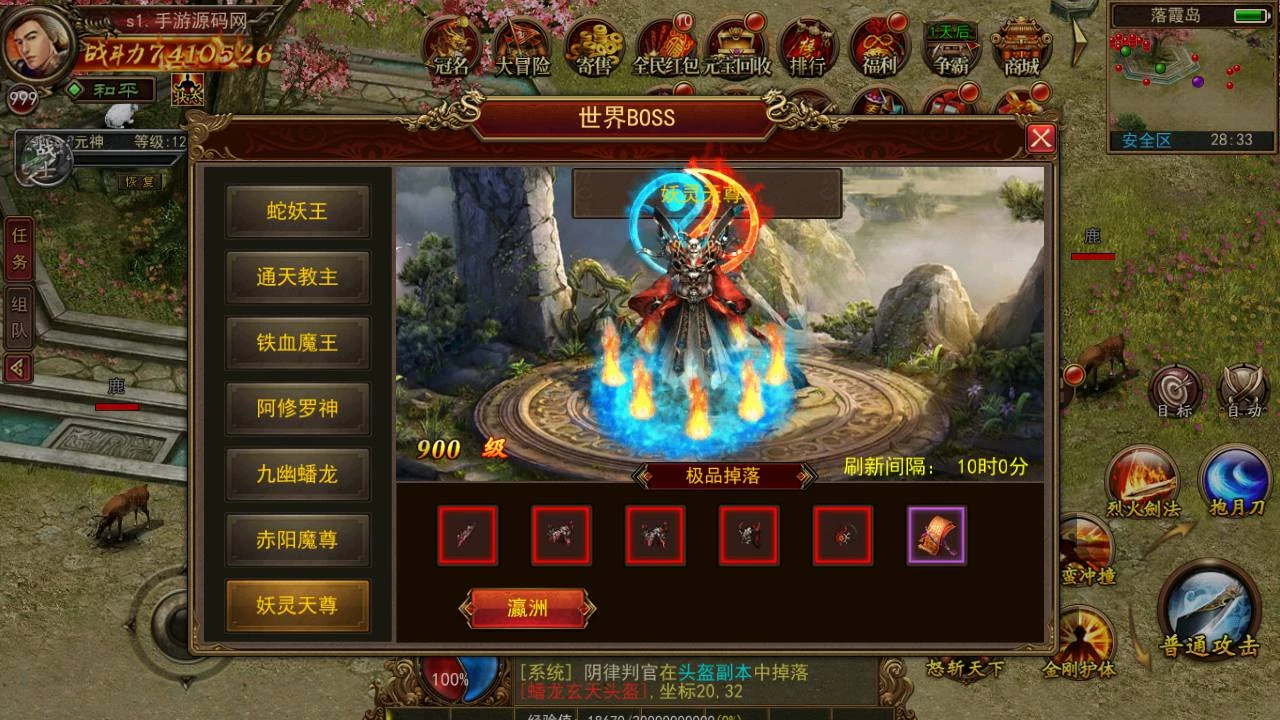Activate the 烈火剑法 skill
The width and height of the screenshot is (1280, 720).
click(x=1142, y=480)
